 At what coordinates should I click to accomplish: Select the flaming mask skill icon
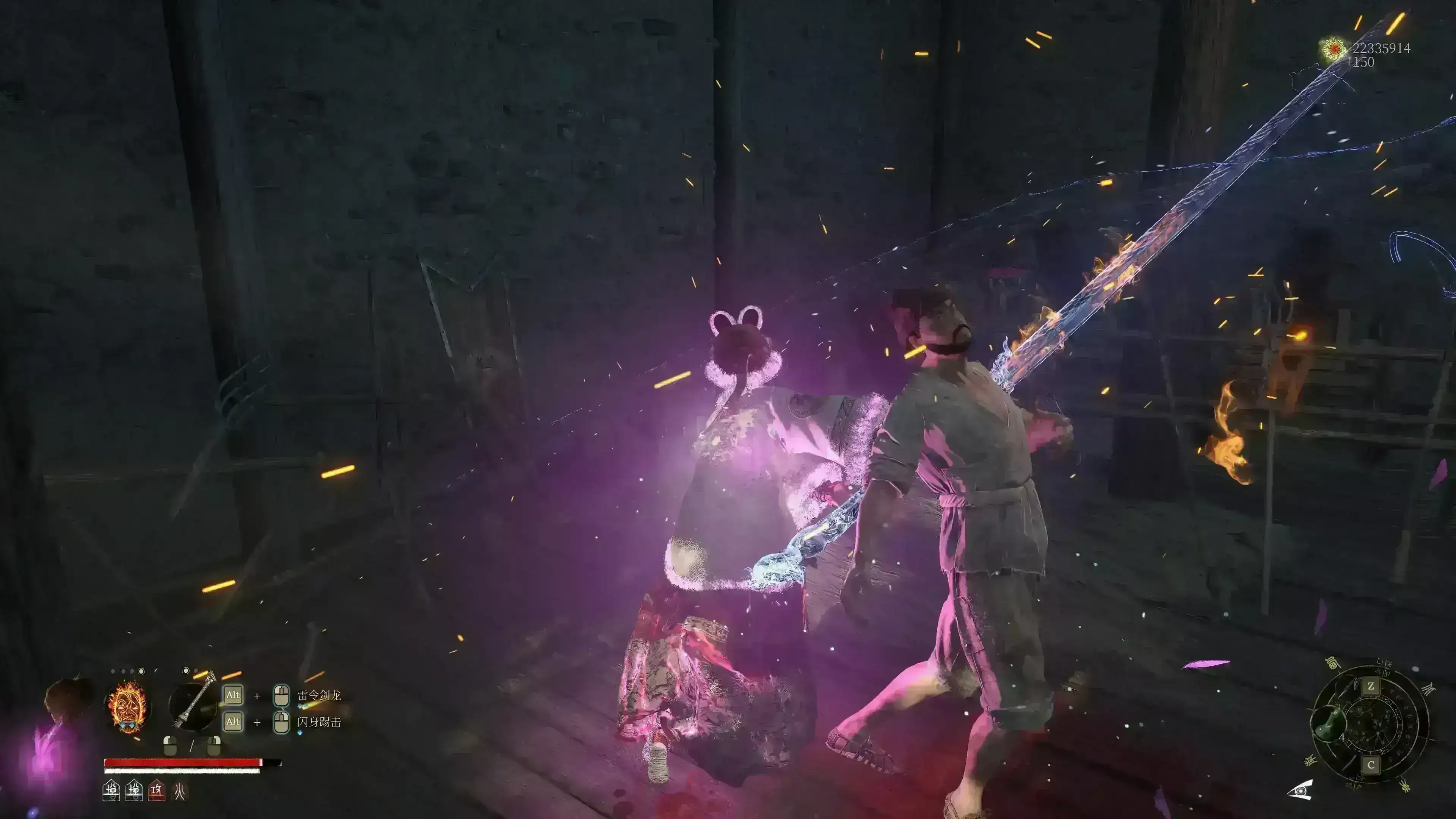pyautogui.click(x=127, y=706)
